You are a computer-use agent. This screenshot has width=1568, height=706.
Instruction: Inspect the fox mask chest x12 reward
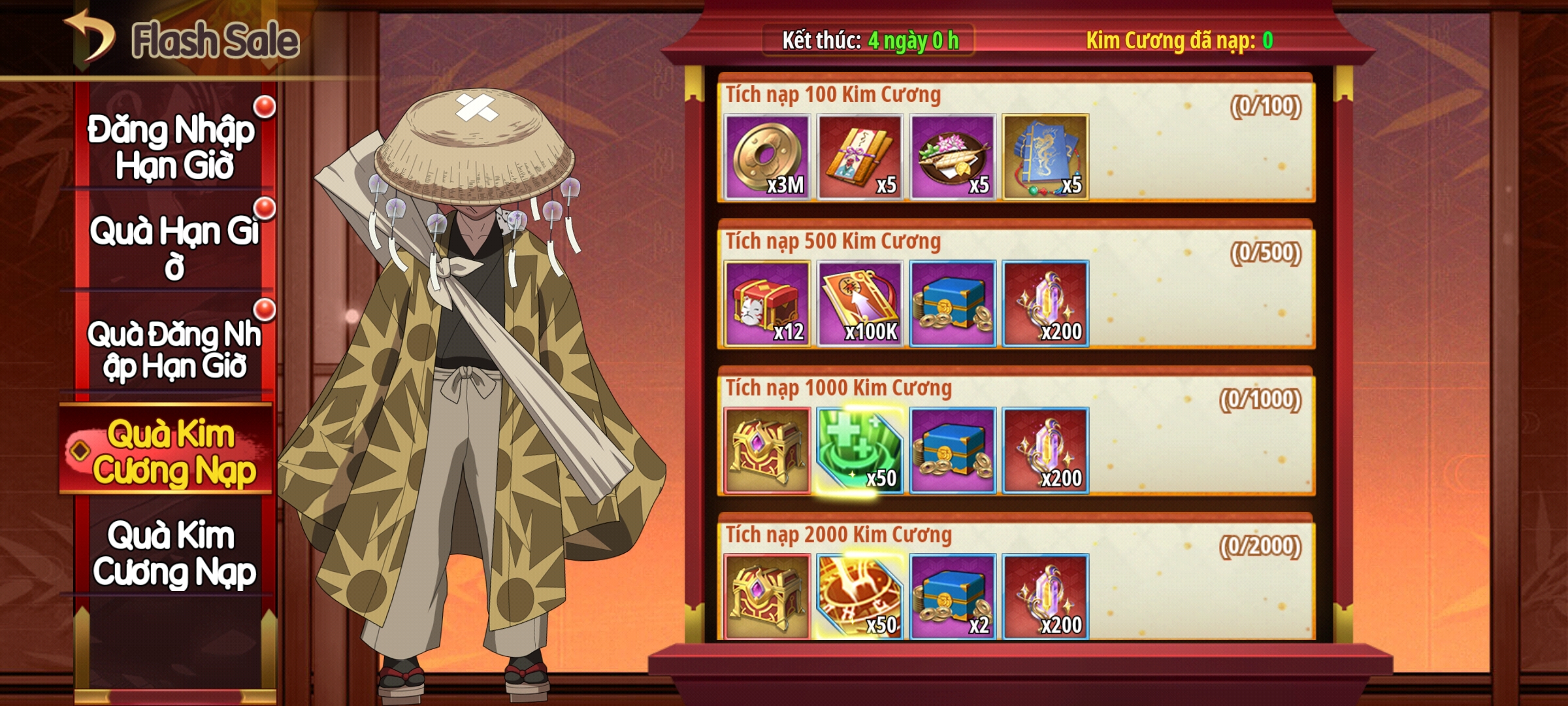[x=767, y=303]
